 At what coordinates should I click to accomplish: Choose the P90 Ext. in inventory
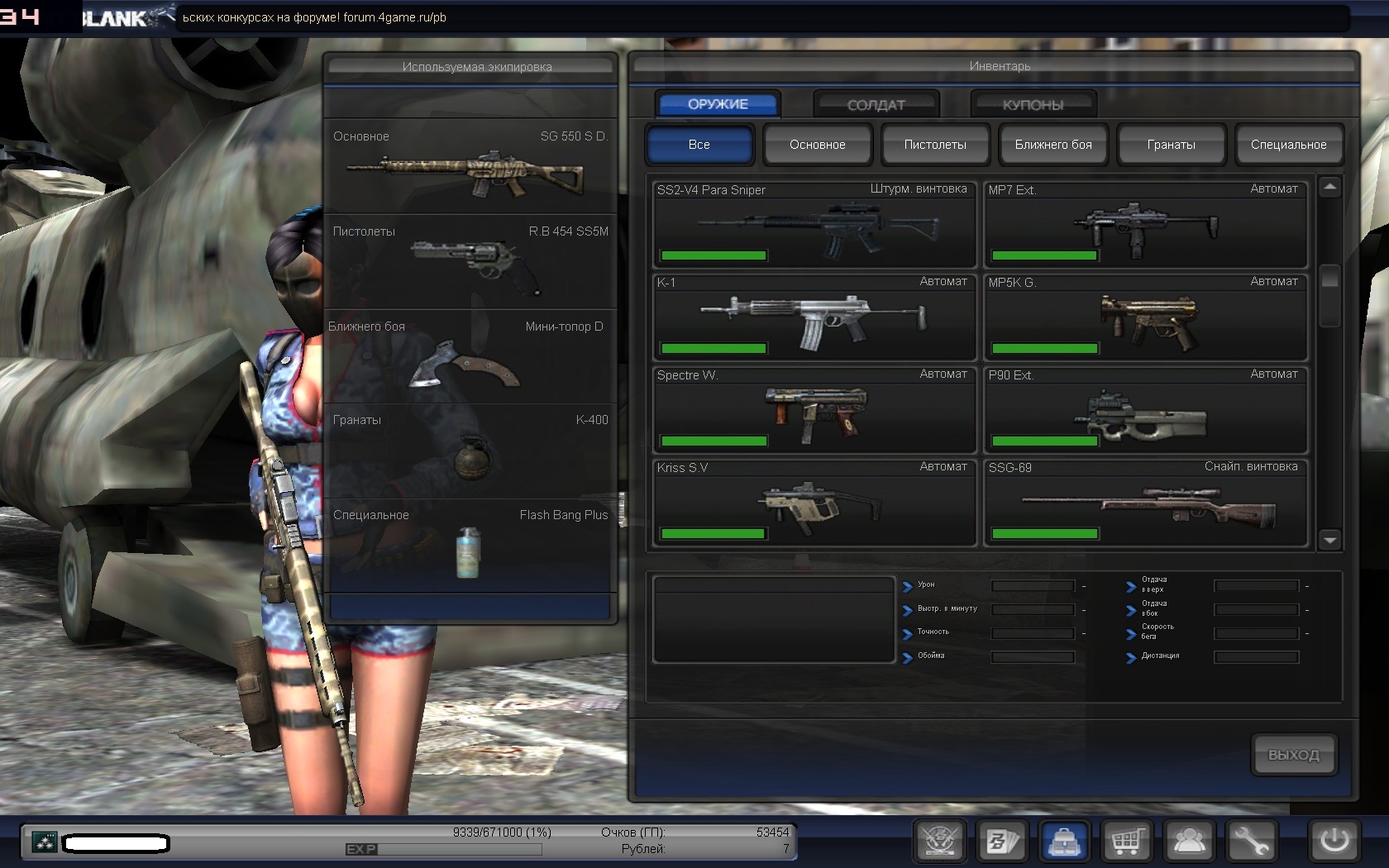tap(1145, 410)
